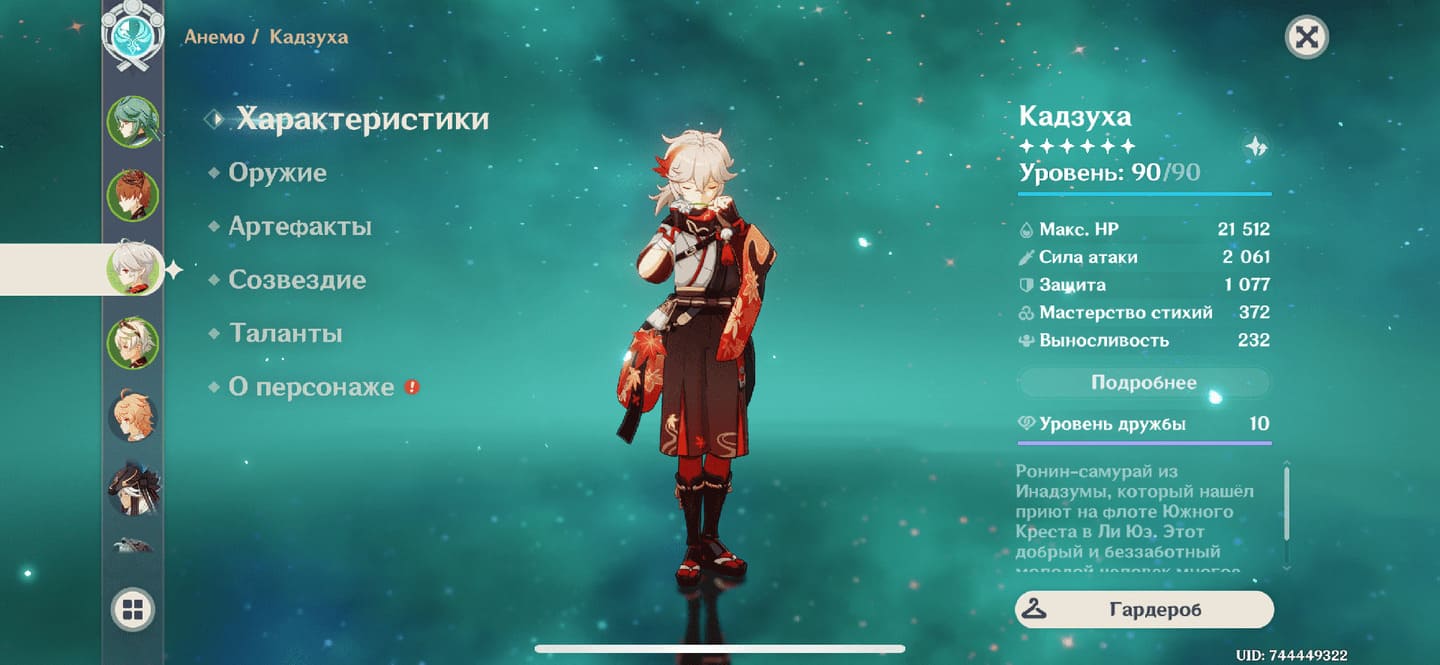
Task: Click the Подробнее details button
Action: [1143, 383]
